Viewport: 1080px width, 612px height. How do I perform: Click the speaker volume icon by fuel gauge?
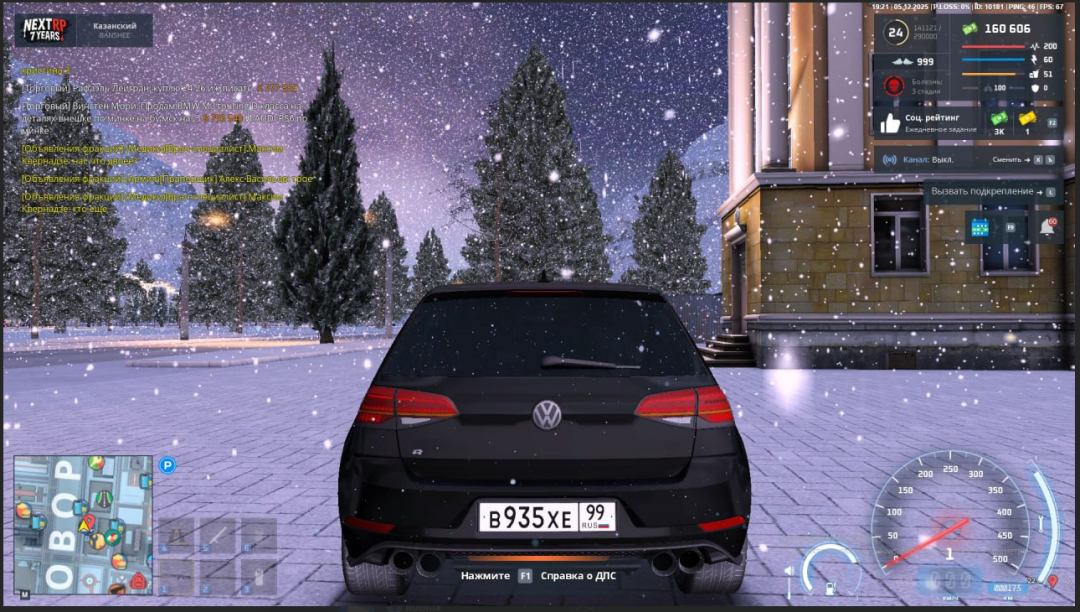coord(789,571)
